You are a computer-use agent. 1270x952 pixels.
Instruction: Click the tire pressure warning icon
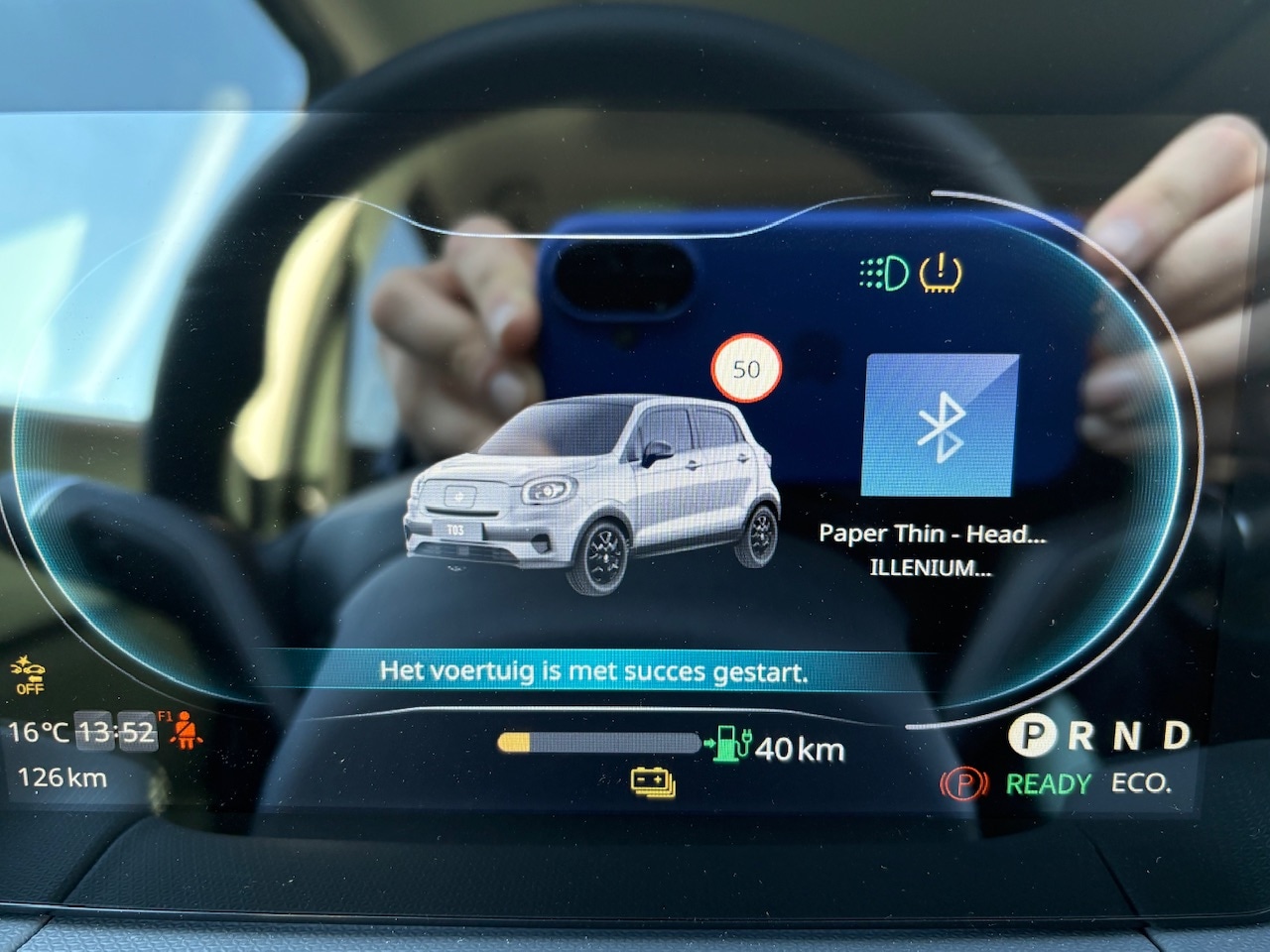tap(940, 273)
